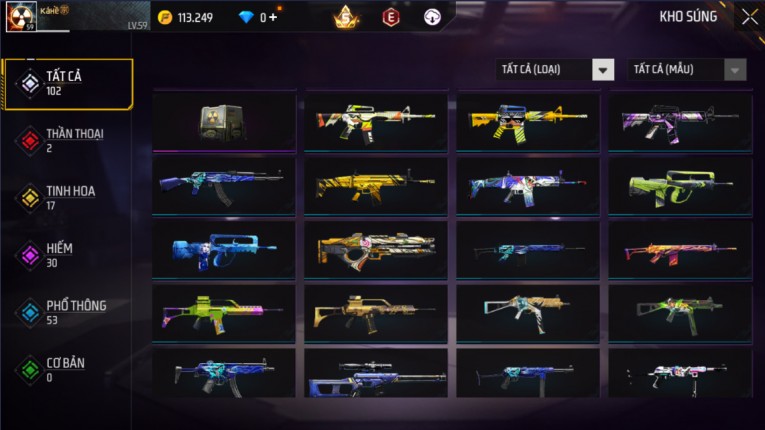The width and height of the screenshot is (765, 430).
Task: Open the gold rank 5 badge
Action: [347, 16]
